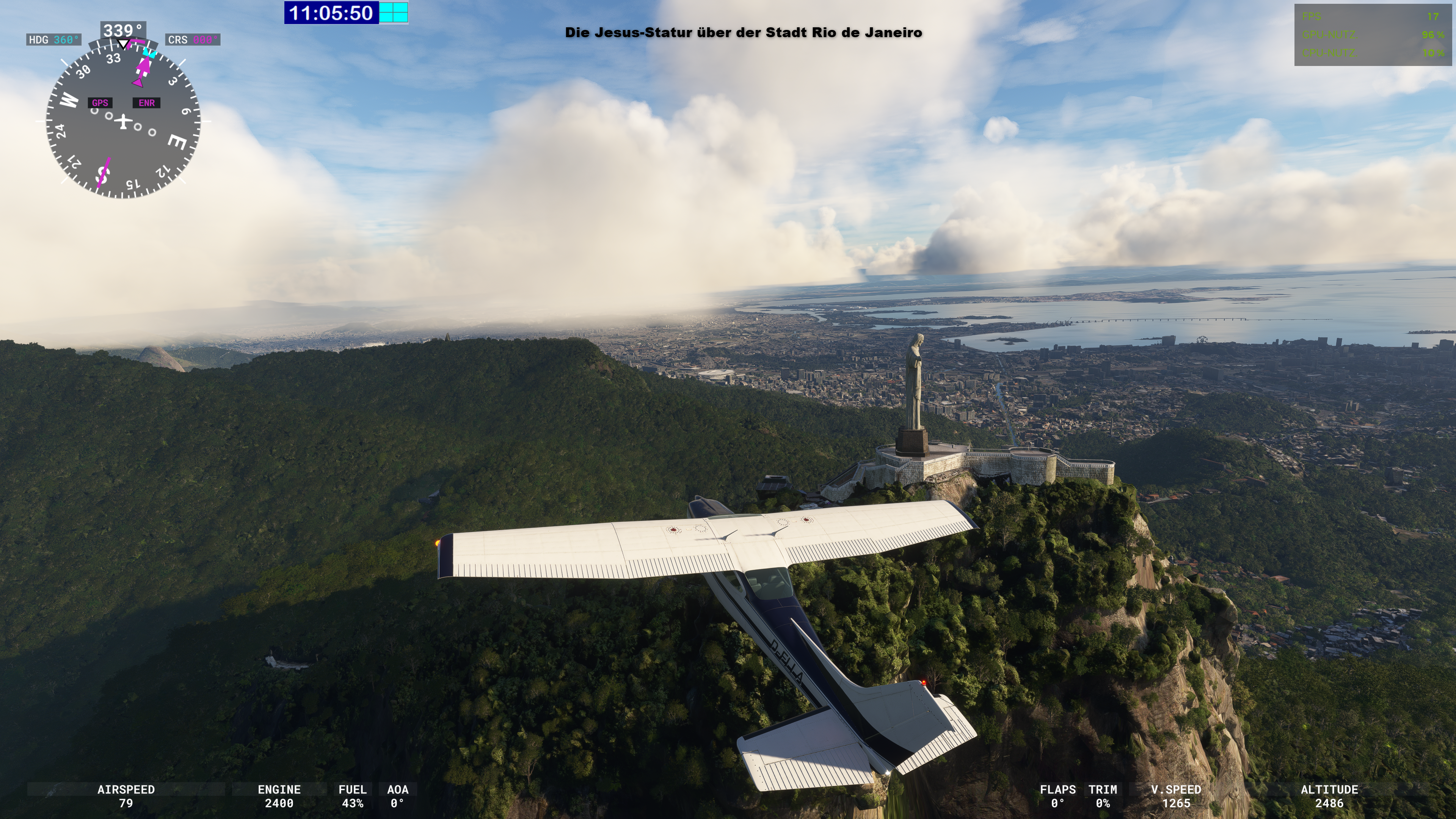Click the cyan window icon beside the clock
This screenshot has height=819, width=1456.
click(394, 13)
